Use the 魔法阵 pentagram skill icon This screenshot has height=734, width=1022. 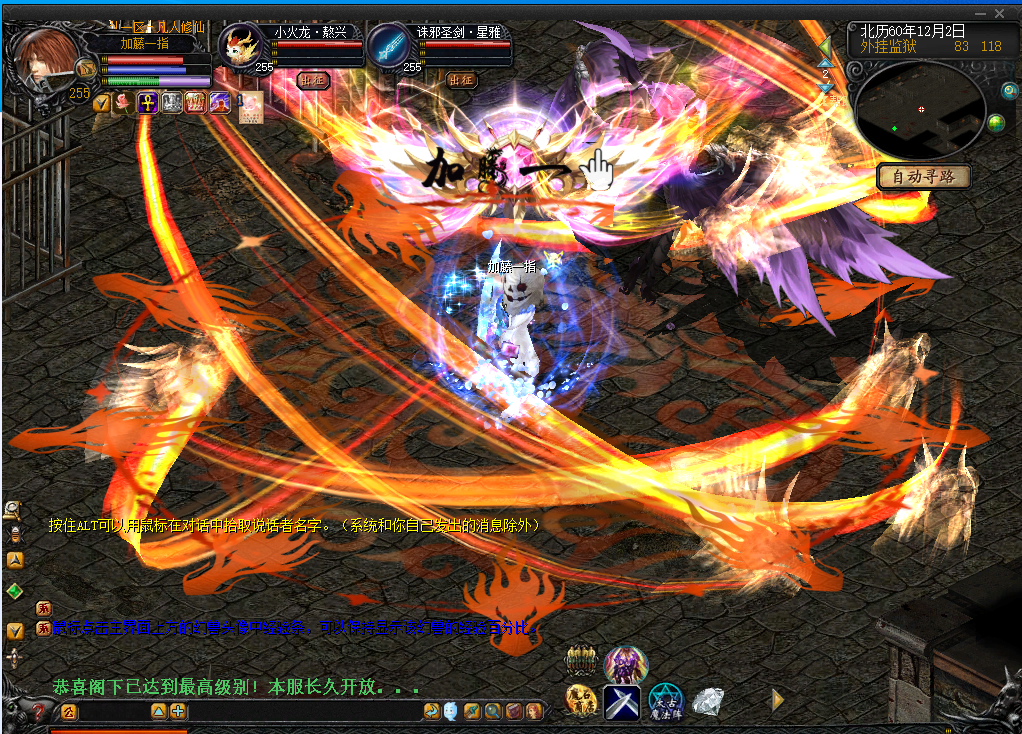pyautogui.click(x=665, y=701)
